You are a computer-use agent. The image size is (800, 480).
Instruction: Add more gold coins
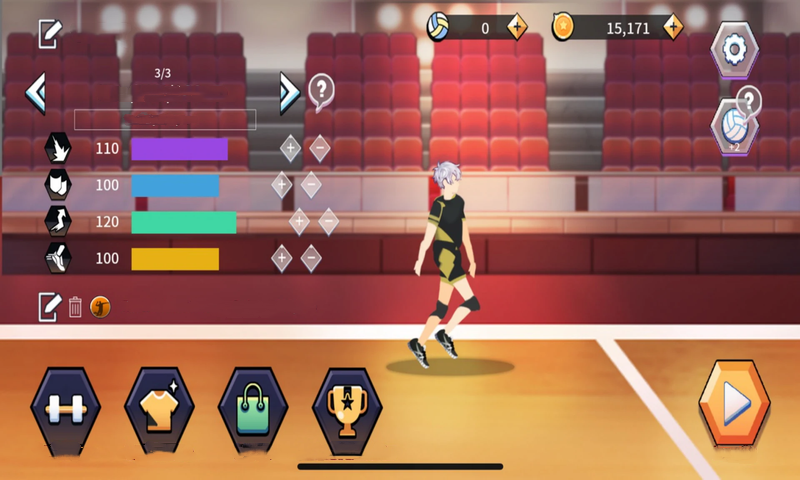point(672,28)
